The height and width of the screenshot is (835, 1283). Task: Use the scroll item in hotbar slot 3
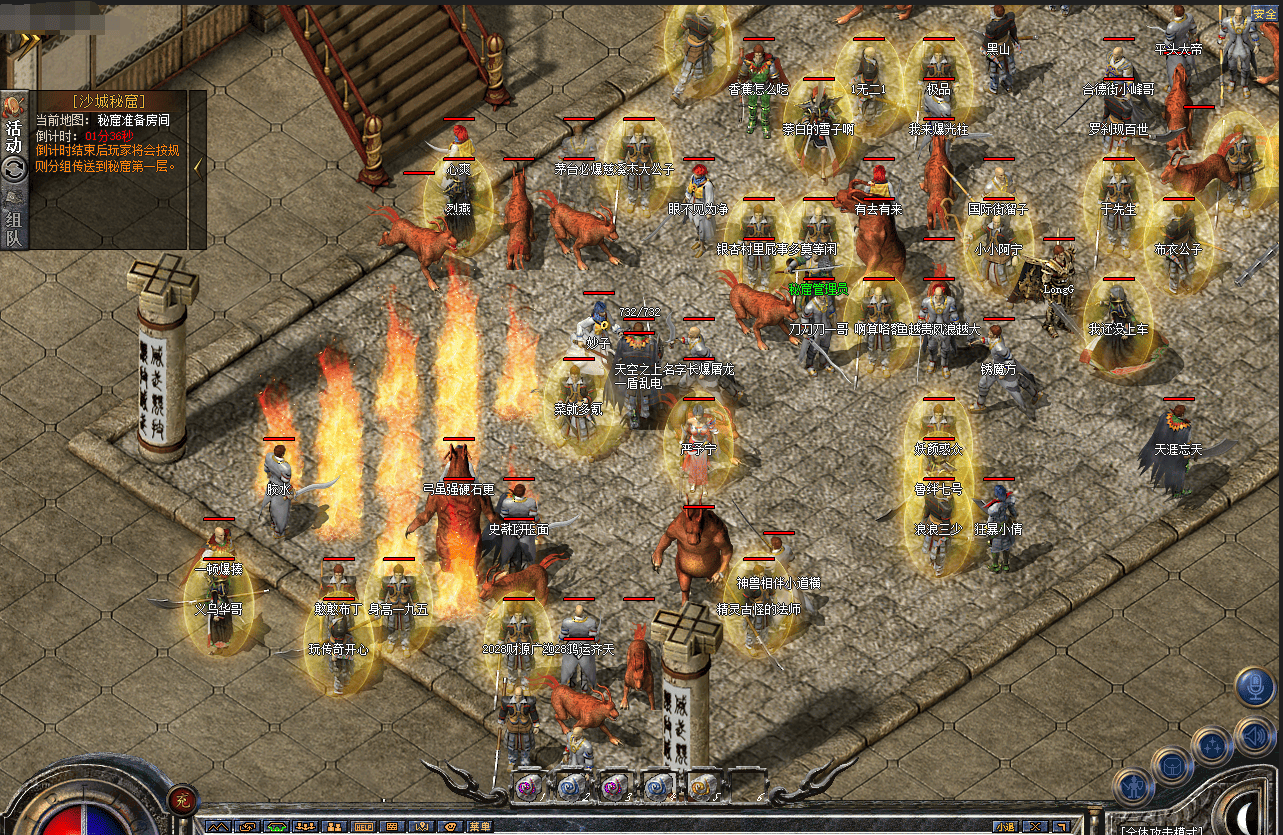pyautogui.click(x=613, y=785)
